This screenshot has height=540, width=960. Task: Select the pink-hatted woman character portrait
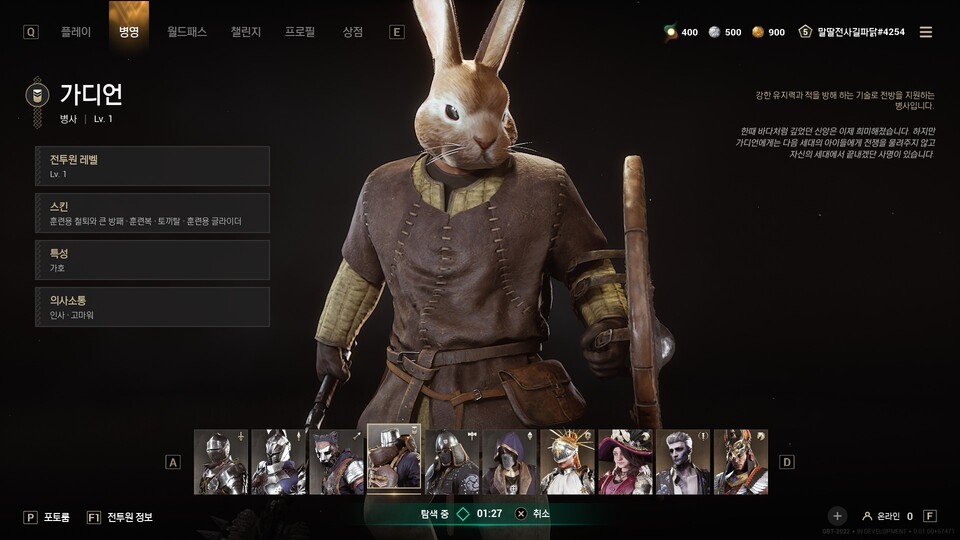click(x=625, y=462)
